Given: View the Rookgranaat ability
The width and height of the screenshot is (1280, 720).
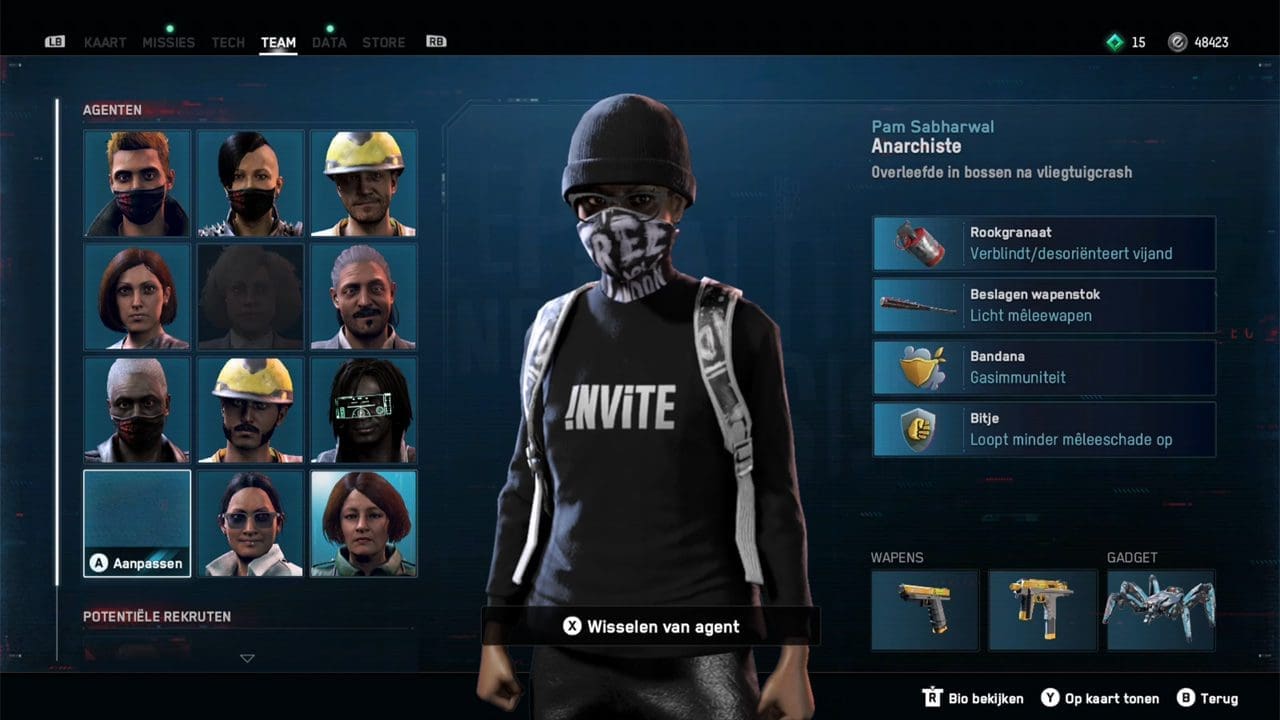Looking at the screenshot, I should tap(1044, 243).
